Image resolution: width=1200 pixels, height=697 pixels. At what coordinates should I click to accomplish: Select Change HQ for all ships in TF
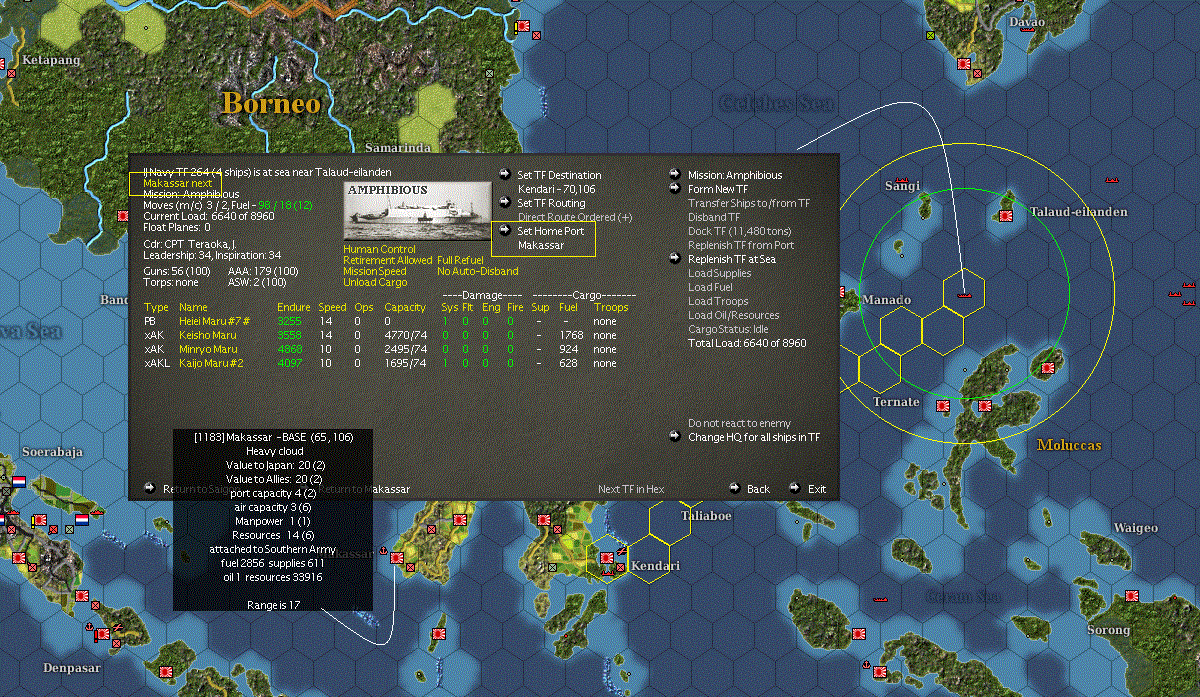[x=753, y=437]
